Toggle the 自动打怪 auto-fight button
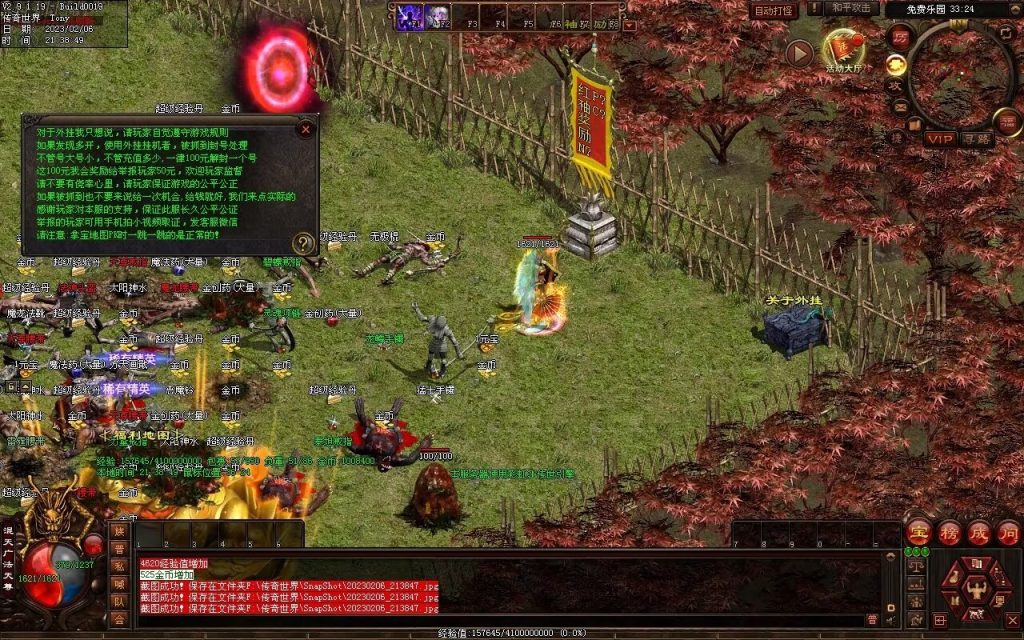 [x=775, y=10]
